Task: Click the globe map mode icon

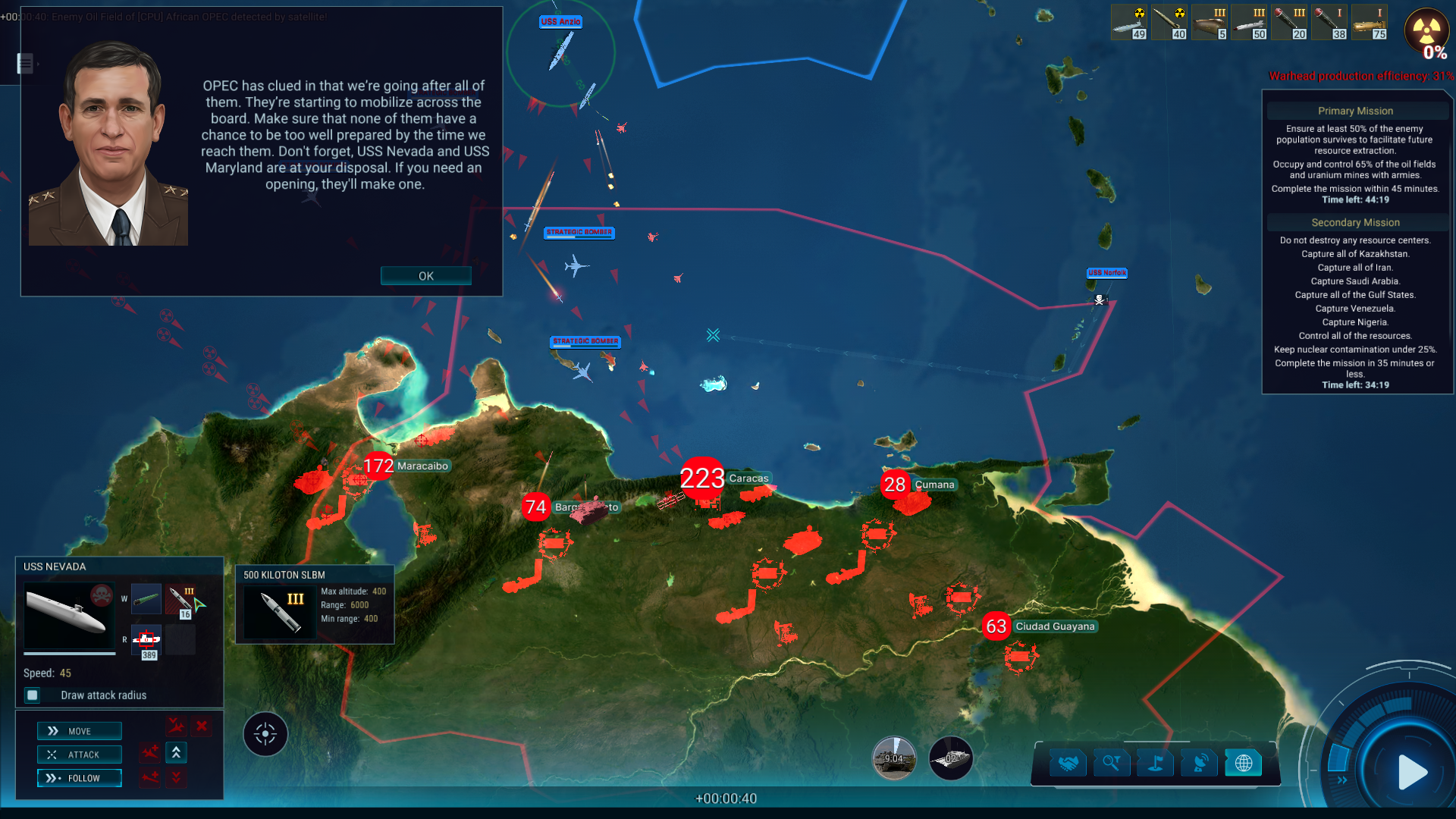Action: [x=1244, y=763]
